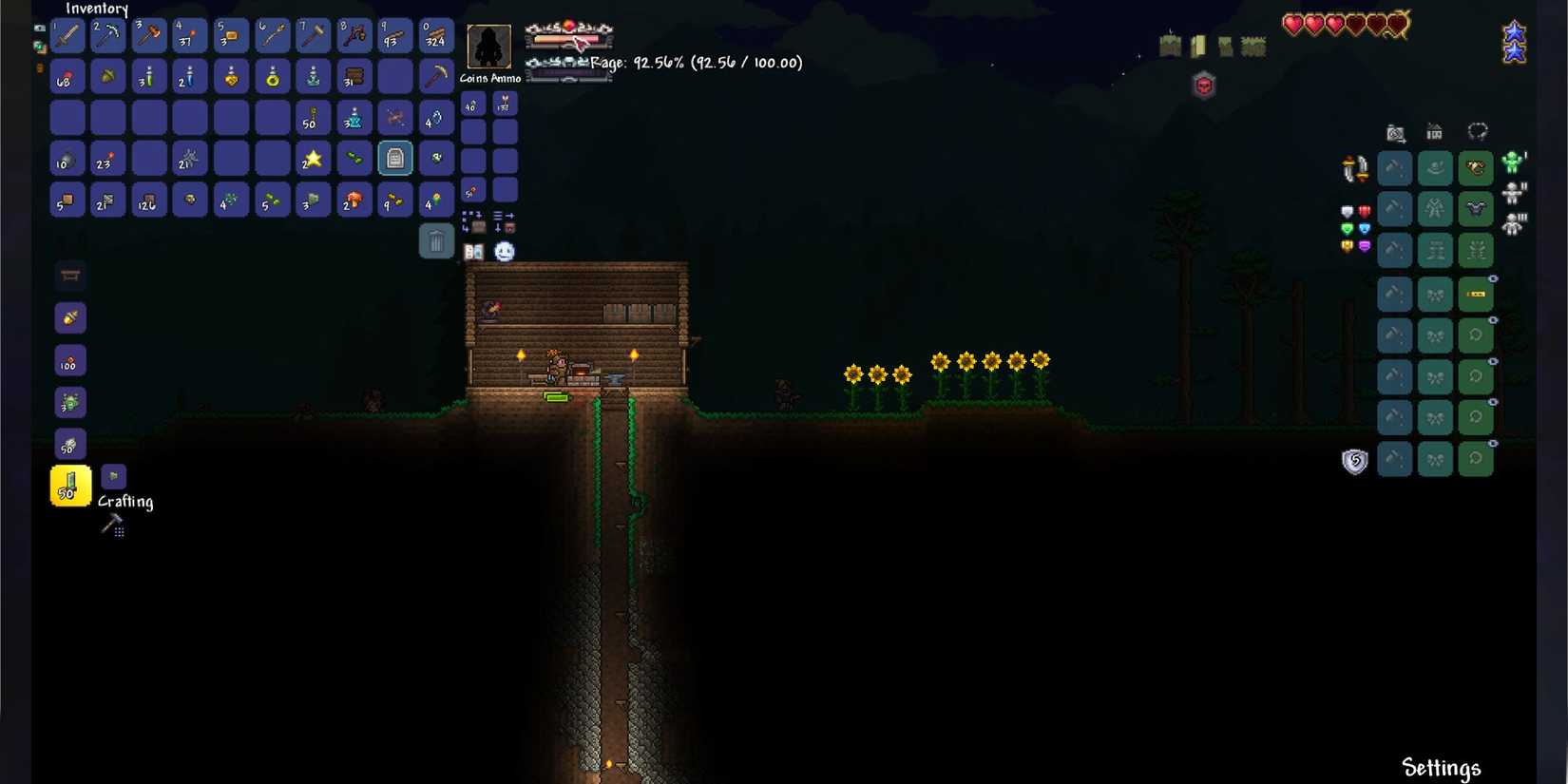
Task: Pick up the orange mushroom stack
Action: click(354, 201)
